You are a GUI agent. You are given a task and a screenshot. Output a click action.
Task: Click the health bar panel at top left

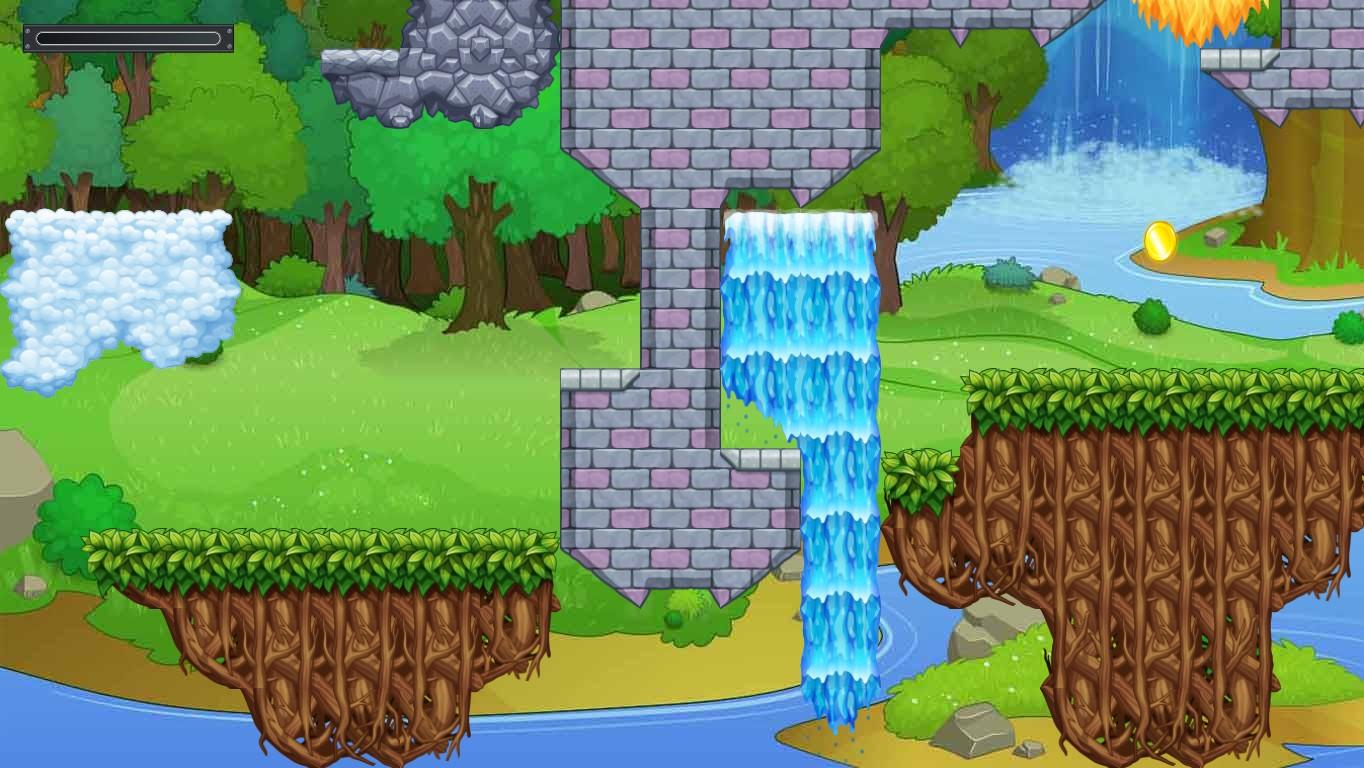127,37
